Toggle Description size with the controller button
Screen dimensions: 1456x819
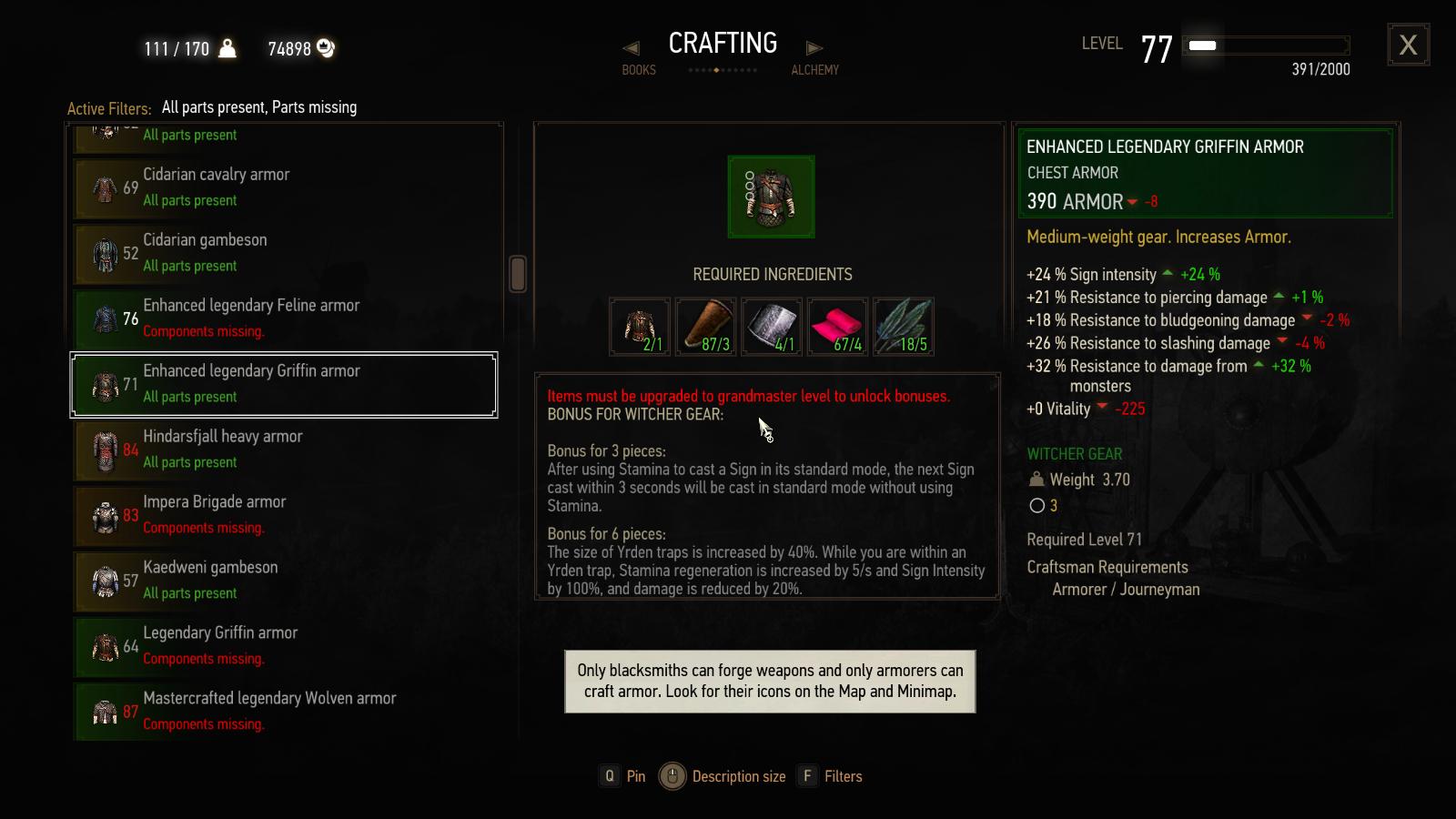(x=671, y=776)
